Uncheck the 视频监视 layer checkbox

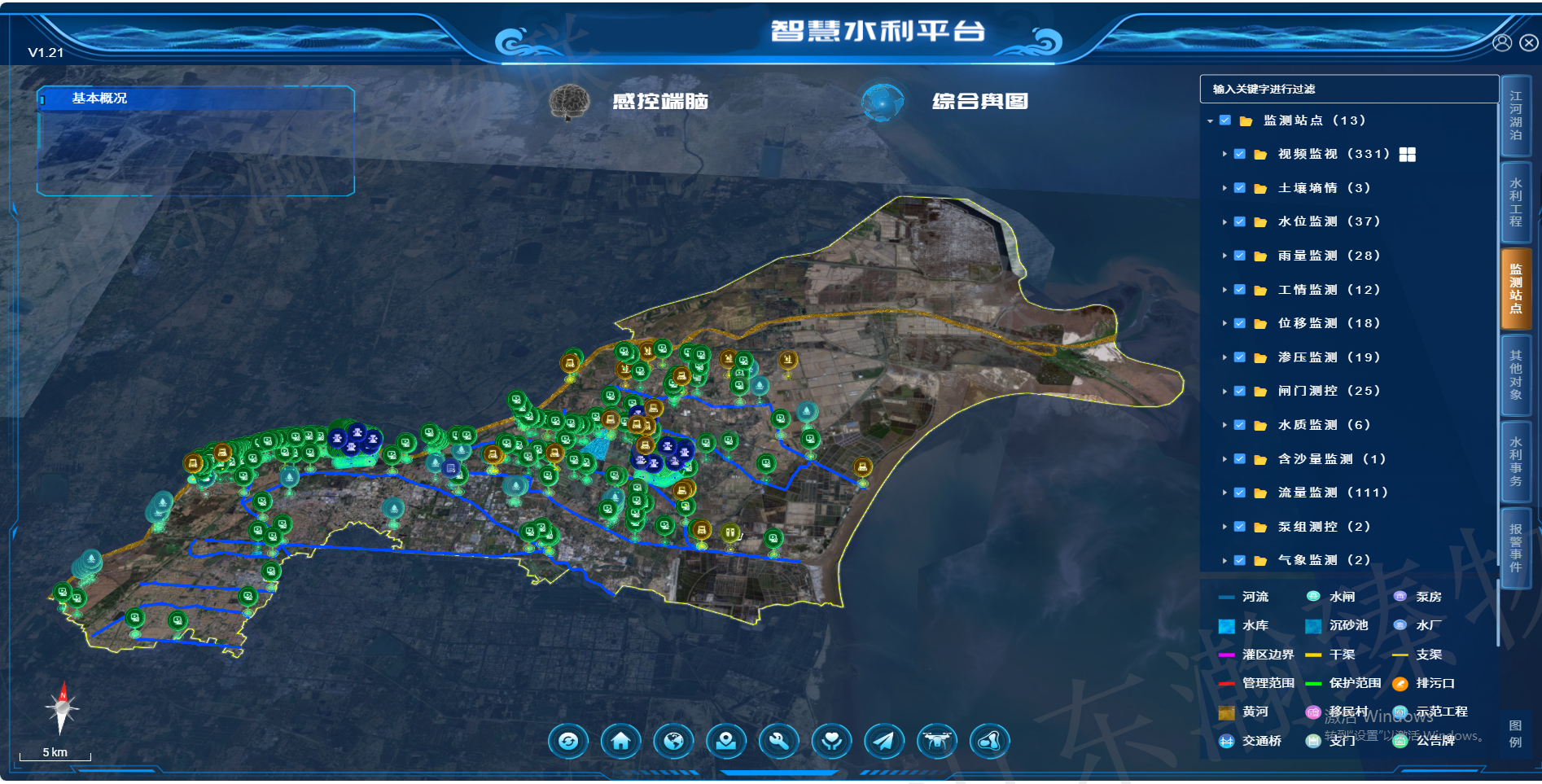1240,154
